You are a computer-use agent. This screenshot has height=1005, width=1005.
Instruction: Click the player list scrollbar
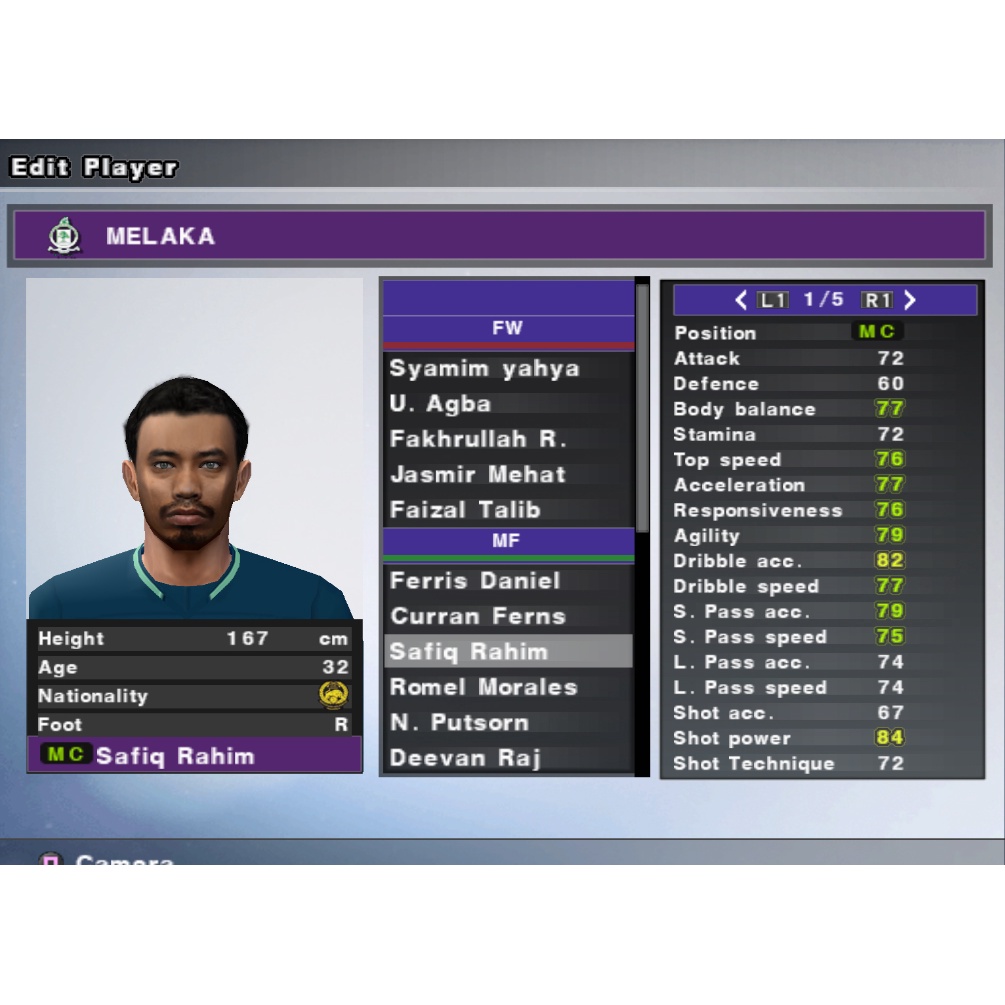[642, 400]
